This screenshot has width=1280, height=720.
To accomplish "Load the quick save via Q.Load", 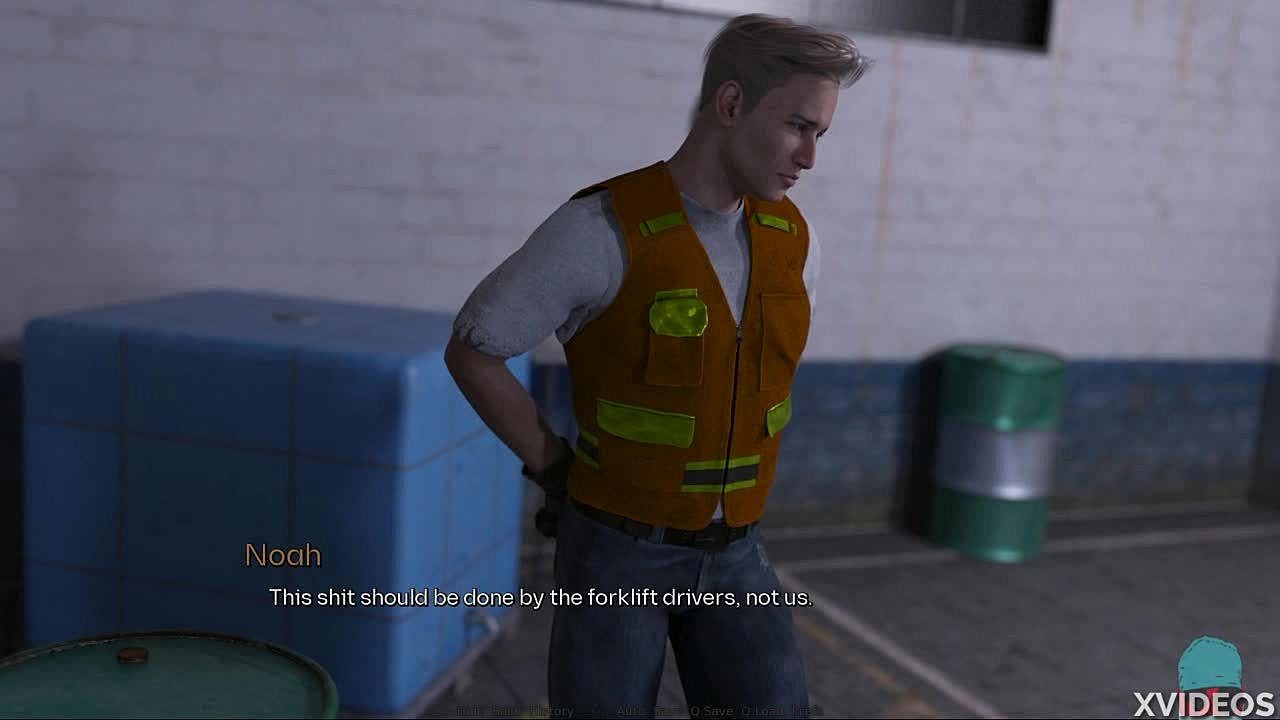I will coord(762,711).
